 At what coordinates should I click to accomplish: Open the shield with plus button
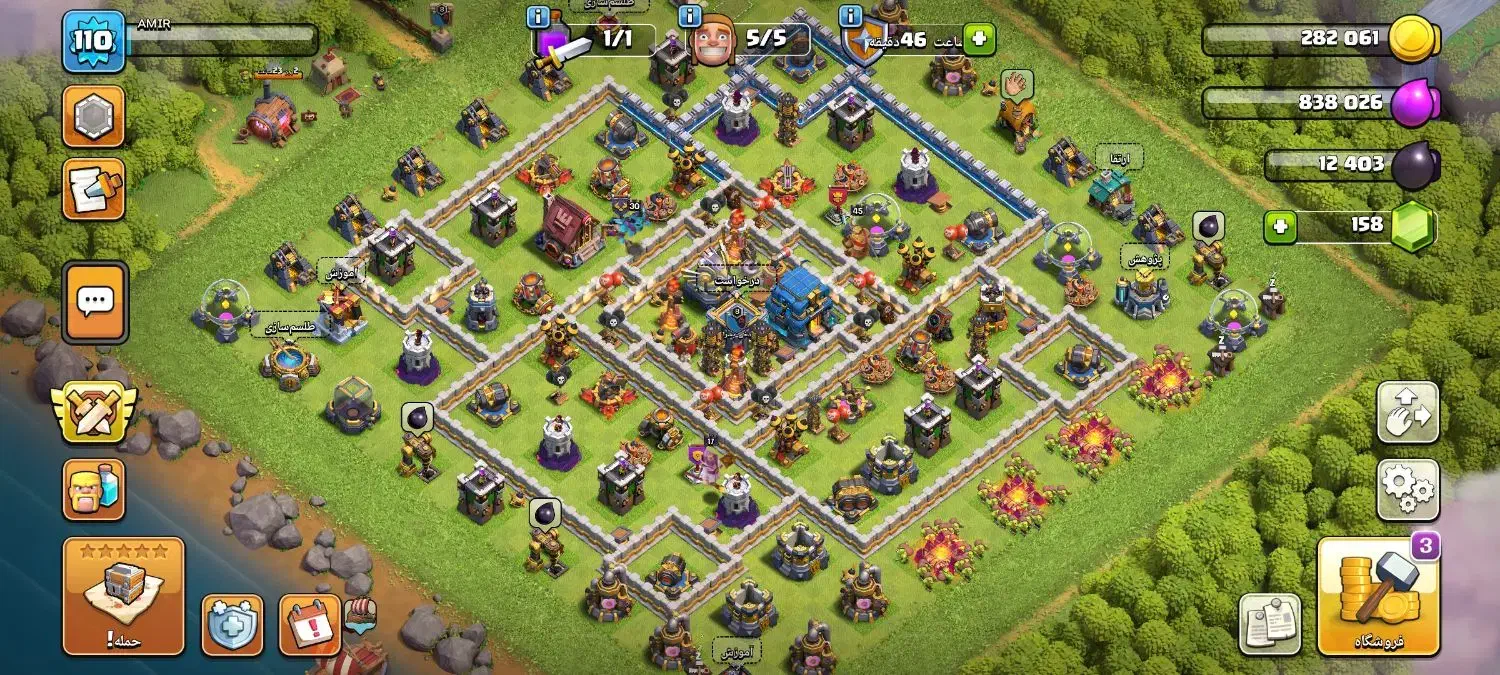pos(232,625)
